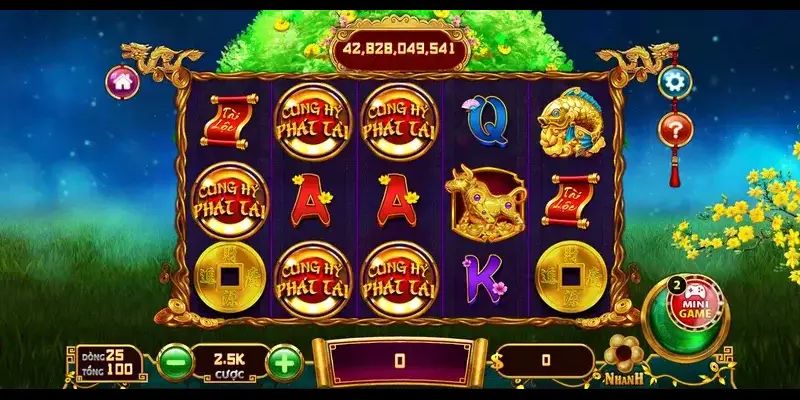Show help via the question mark button
The image size is (800, 400).
675,129
